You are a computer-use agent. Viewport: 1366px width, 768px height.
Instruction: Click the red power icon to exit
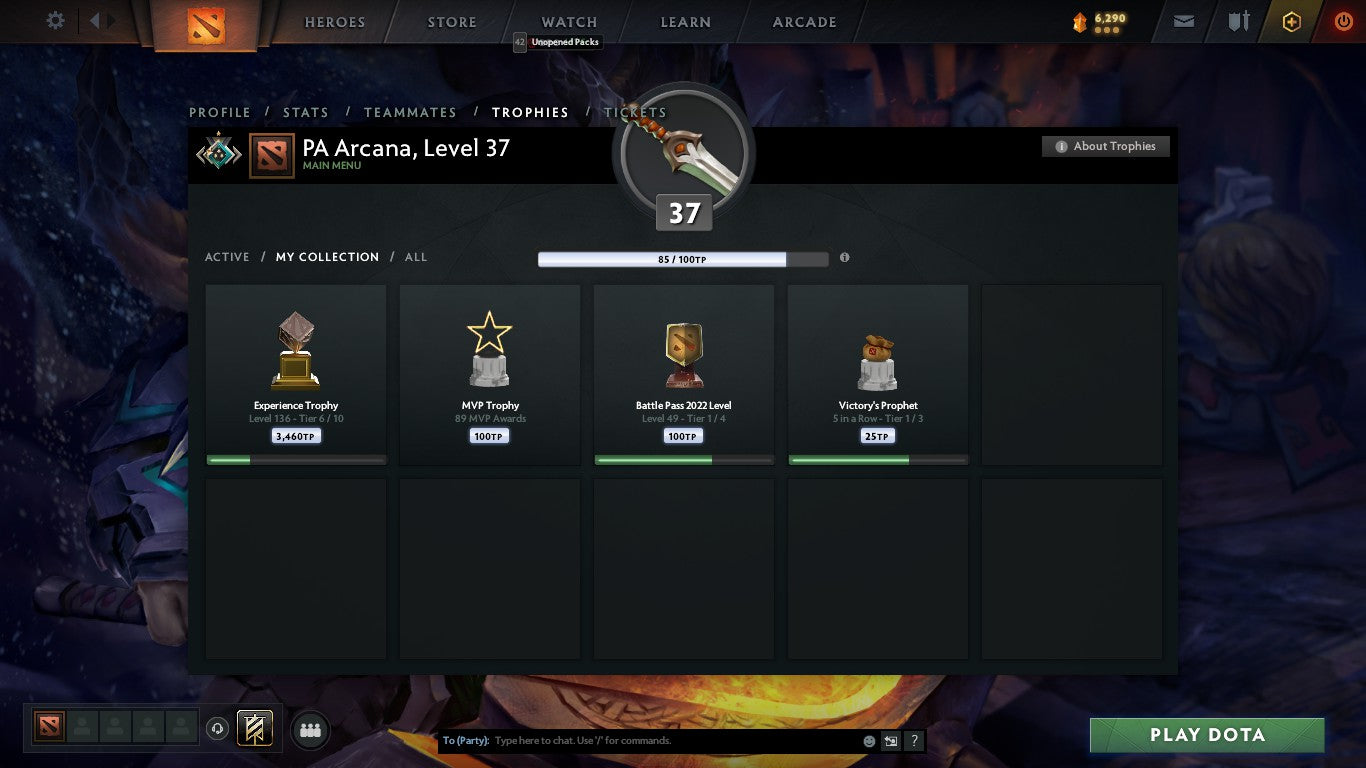pos(1345,20)
